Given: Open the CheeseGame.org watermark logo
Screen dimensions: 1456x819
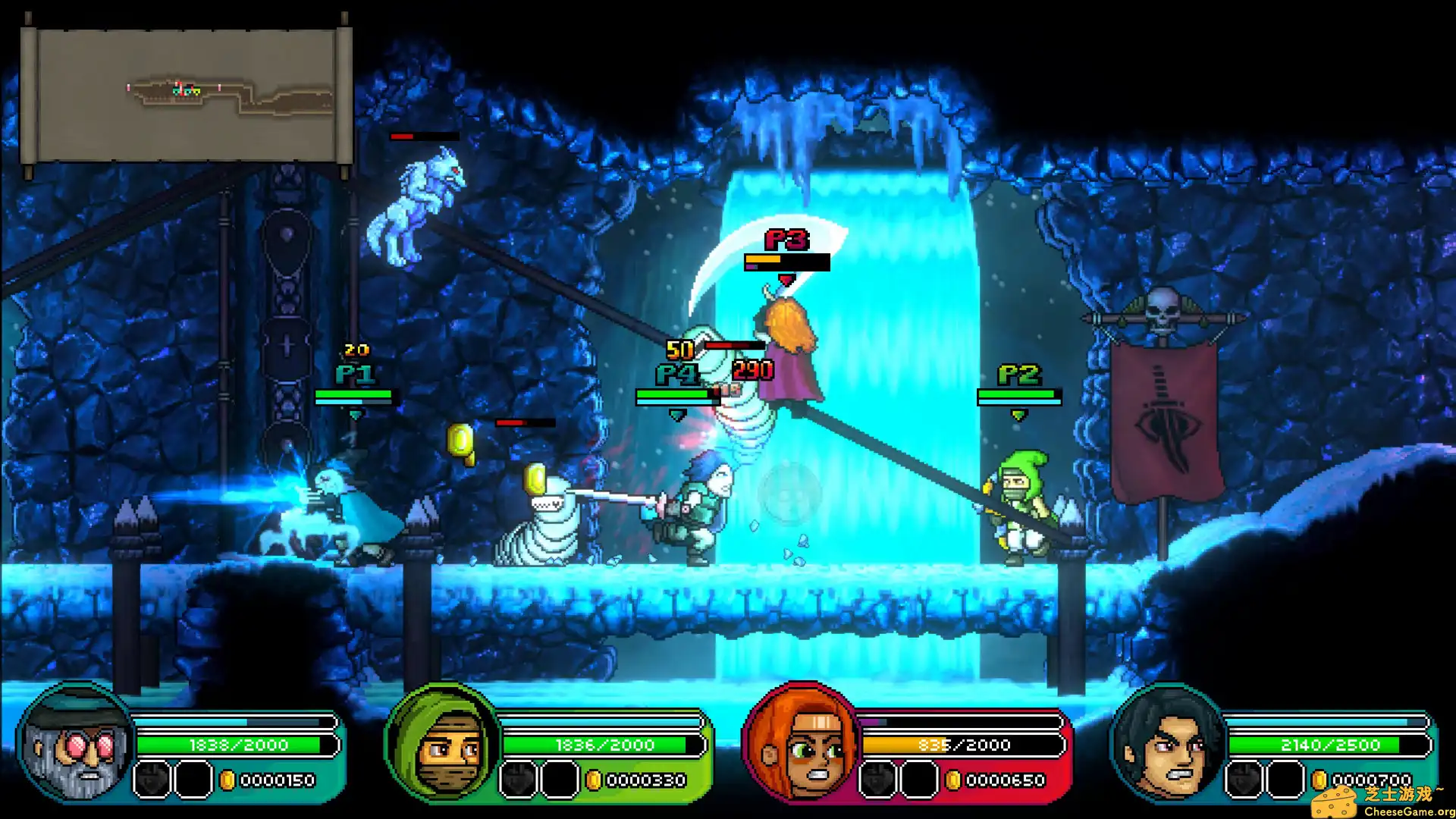Looking at the screenshot, I should coord(1382,801).
